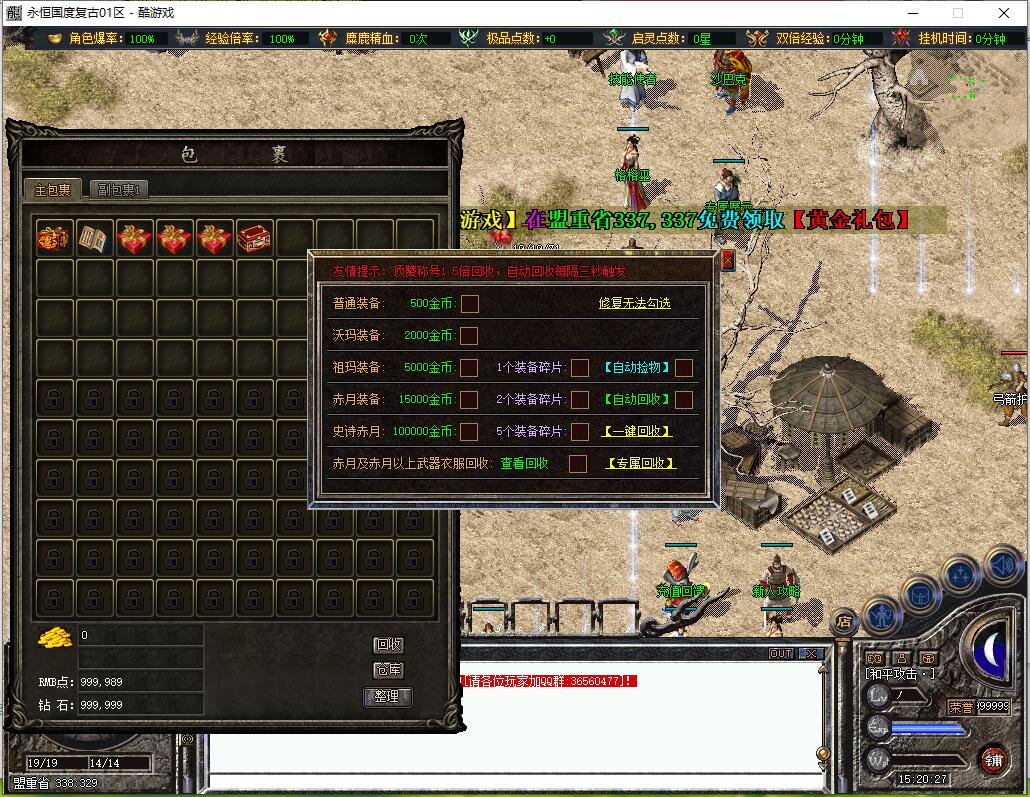This screenshot has width=1030, height=797.
Task: Open the 仓库 warehouse from the bag
Action: coord(388,670)
